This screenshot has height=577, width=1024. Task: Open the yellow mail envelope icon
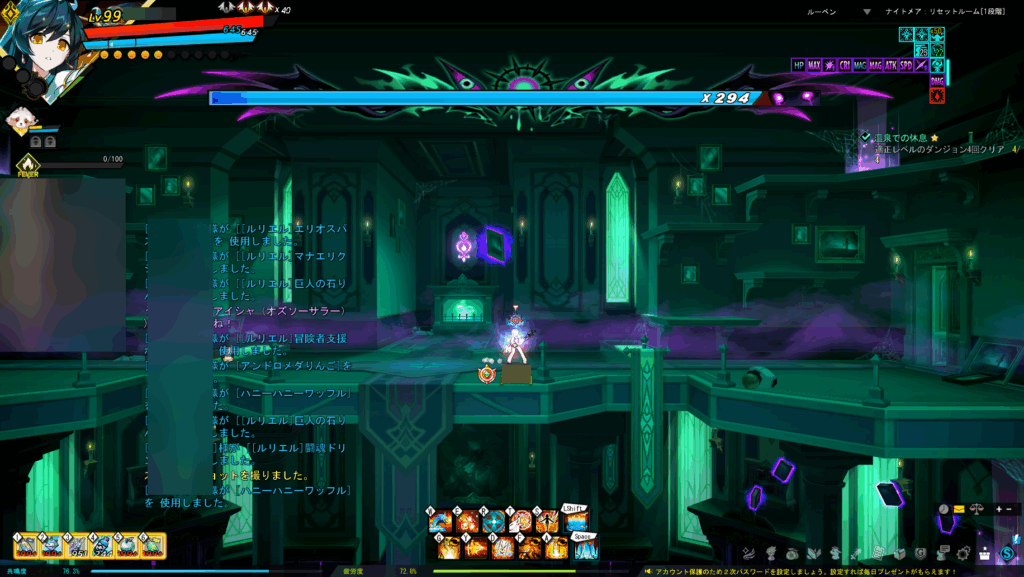[x=959, y=509]
